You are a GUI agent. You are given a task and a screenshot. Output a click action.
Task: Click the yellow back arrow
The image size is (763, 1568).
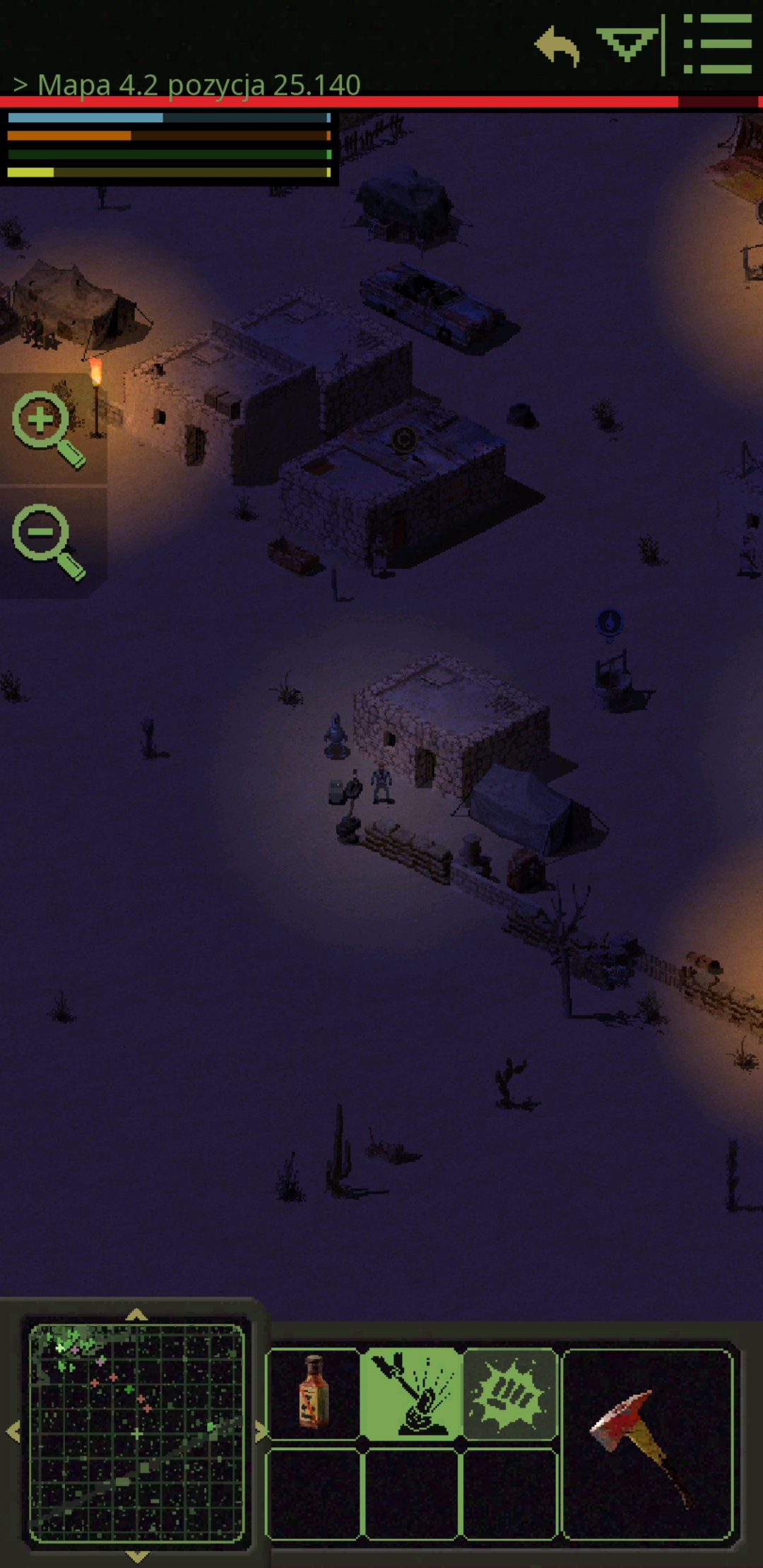[557, 47]
